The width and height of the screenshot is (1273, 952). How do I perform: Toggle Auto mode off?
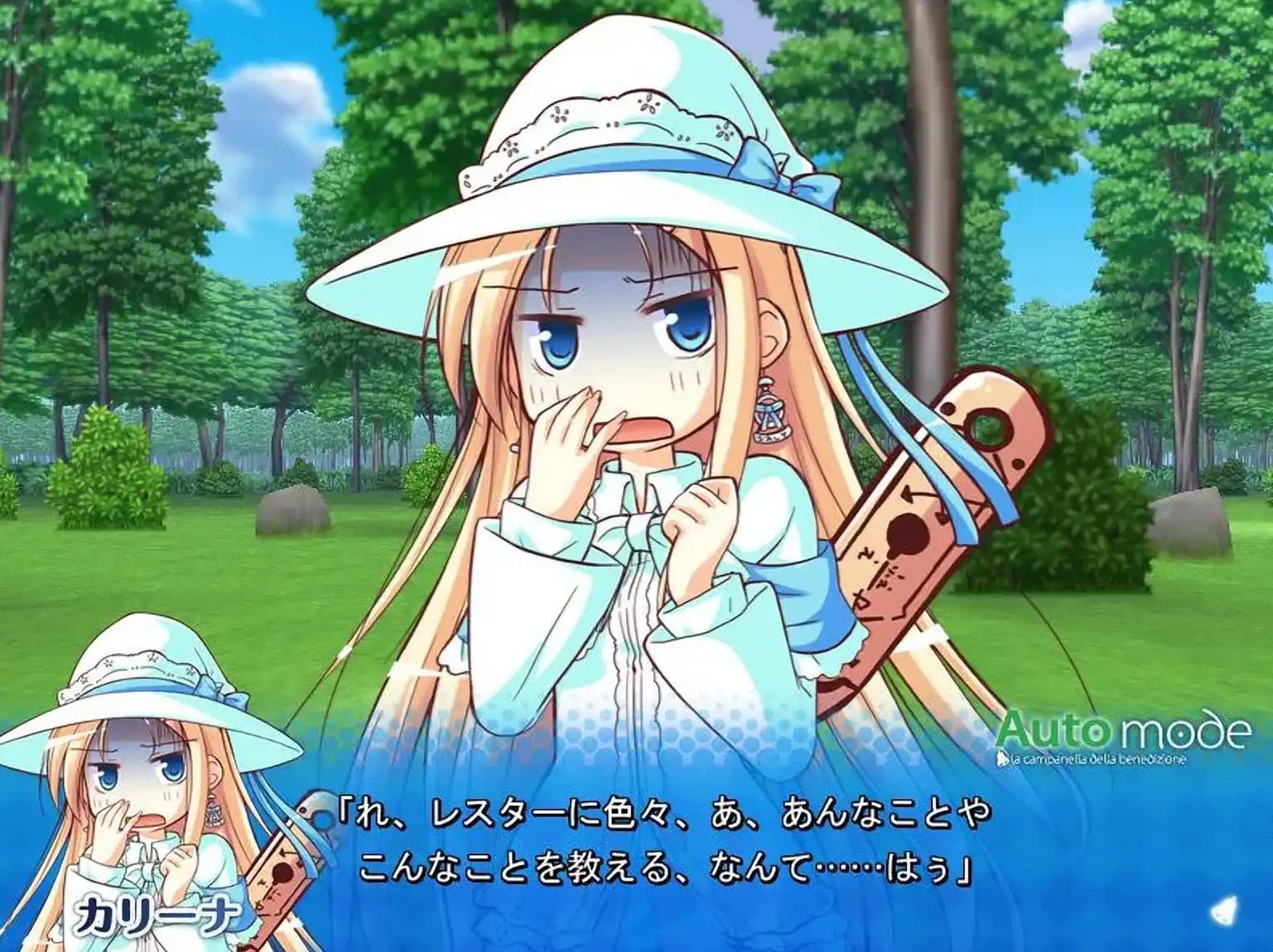click(1120, 733)
